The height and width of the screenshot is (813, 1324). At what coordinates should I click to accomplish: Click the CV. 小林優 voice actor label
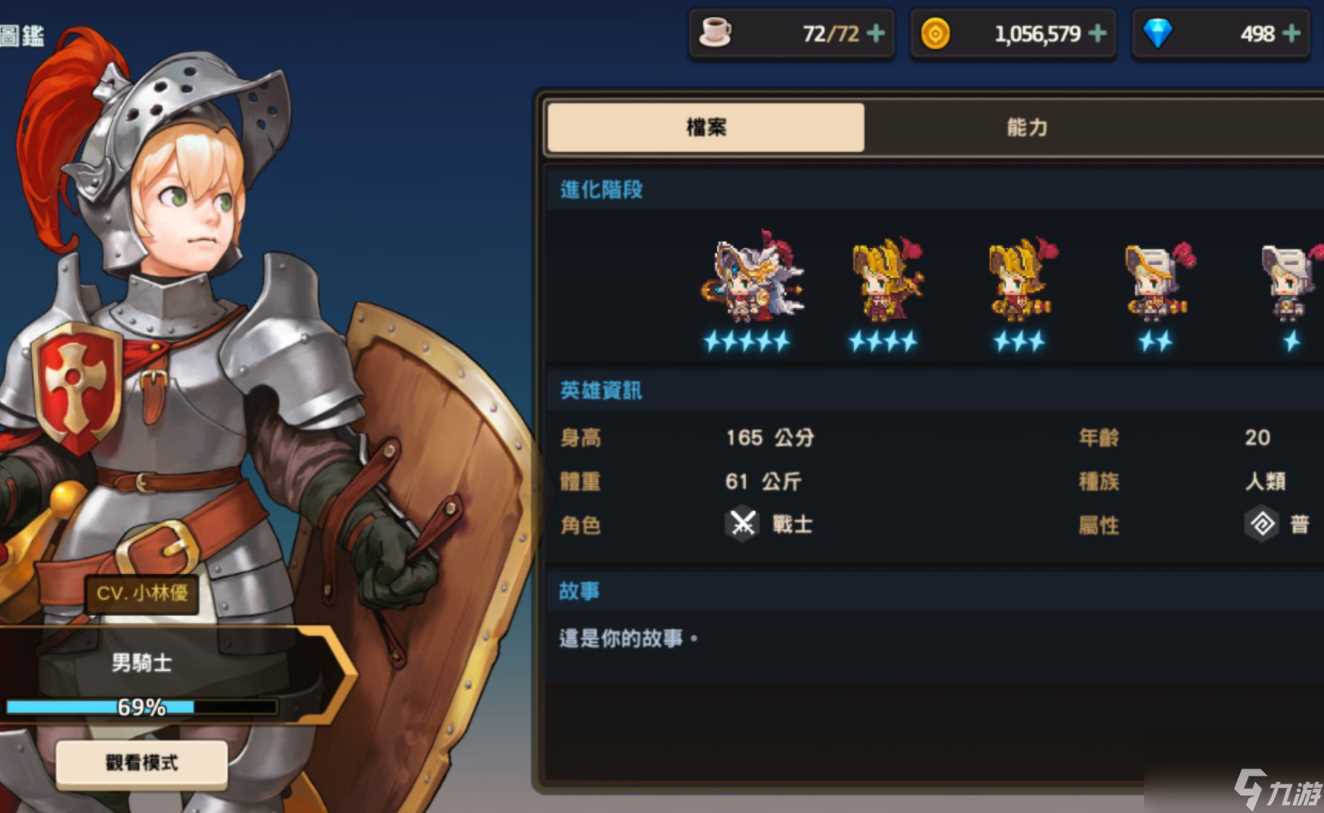point(139,593)
